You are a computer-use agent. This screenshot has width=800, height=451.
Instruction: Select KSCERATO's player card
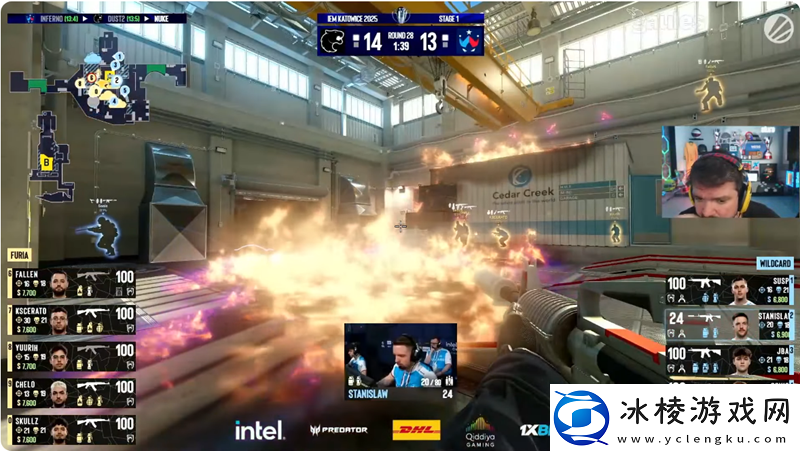(70, 319)
